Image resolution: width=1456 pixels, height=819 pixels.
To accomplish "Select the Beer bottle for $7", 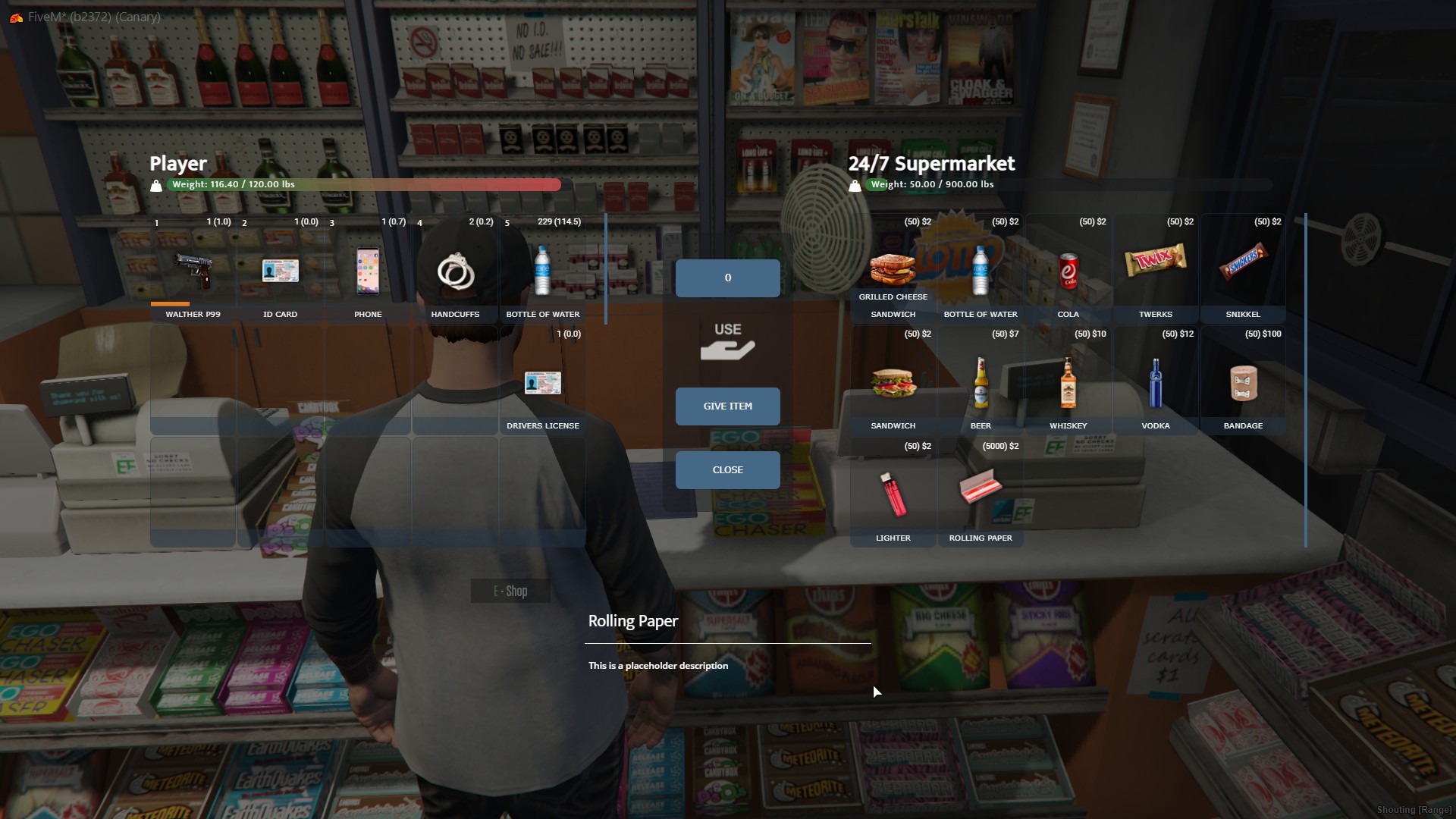I will click(981, 383).
